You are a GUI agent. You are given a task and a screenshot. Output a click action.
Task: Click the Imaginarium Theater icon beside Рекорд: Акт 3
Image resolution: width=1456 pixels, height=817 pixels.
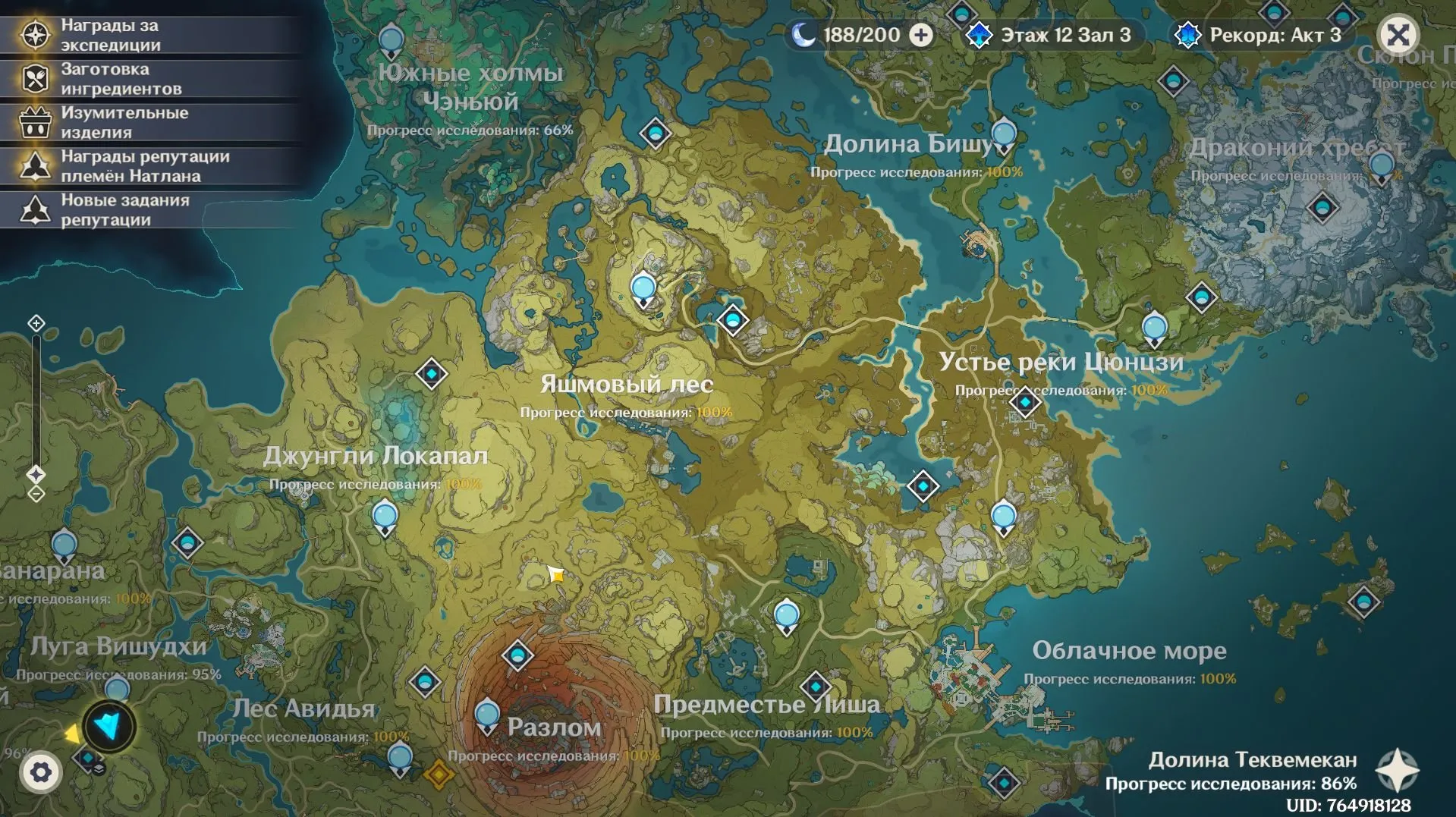click(1187, 34)
